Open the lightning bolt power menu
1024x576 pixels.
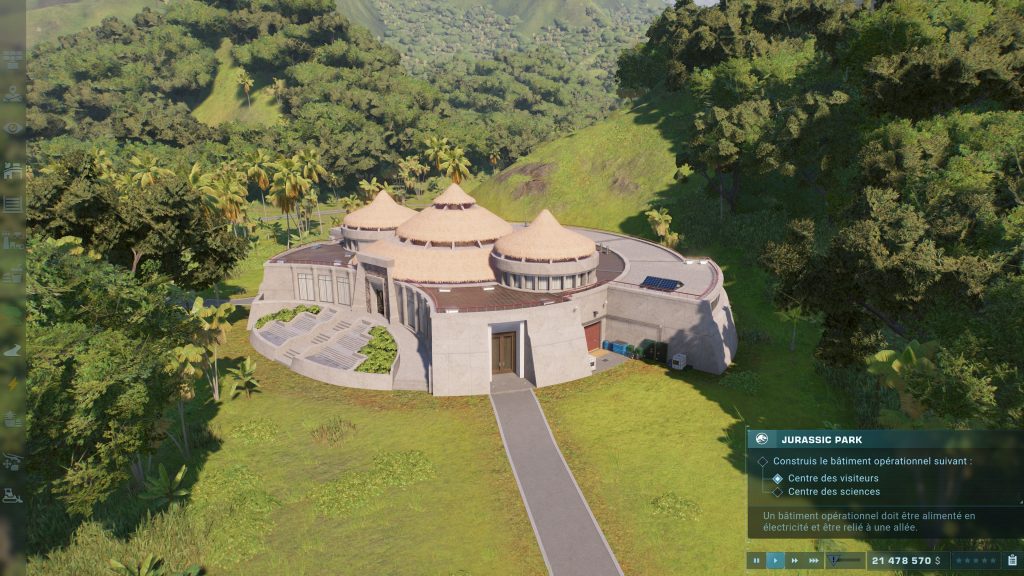point(13,384)
